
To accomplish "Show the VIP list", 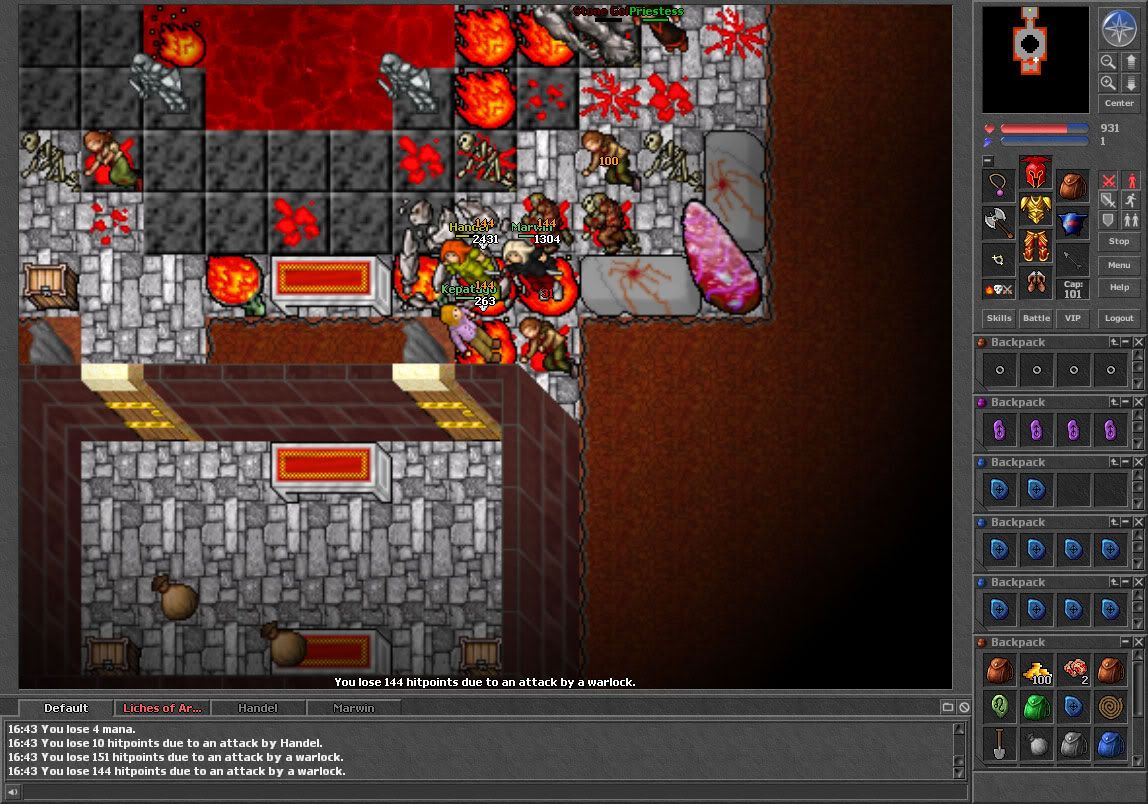I will pos(1073,318).
